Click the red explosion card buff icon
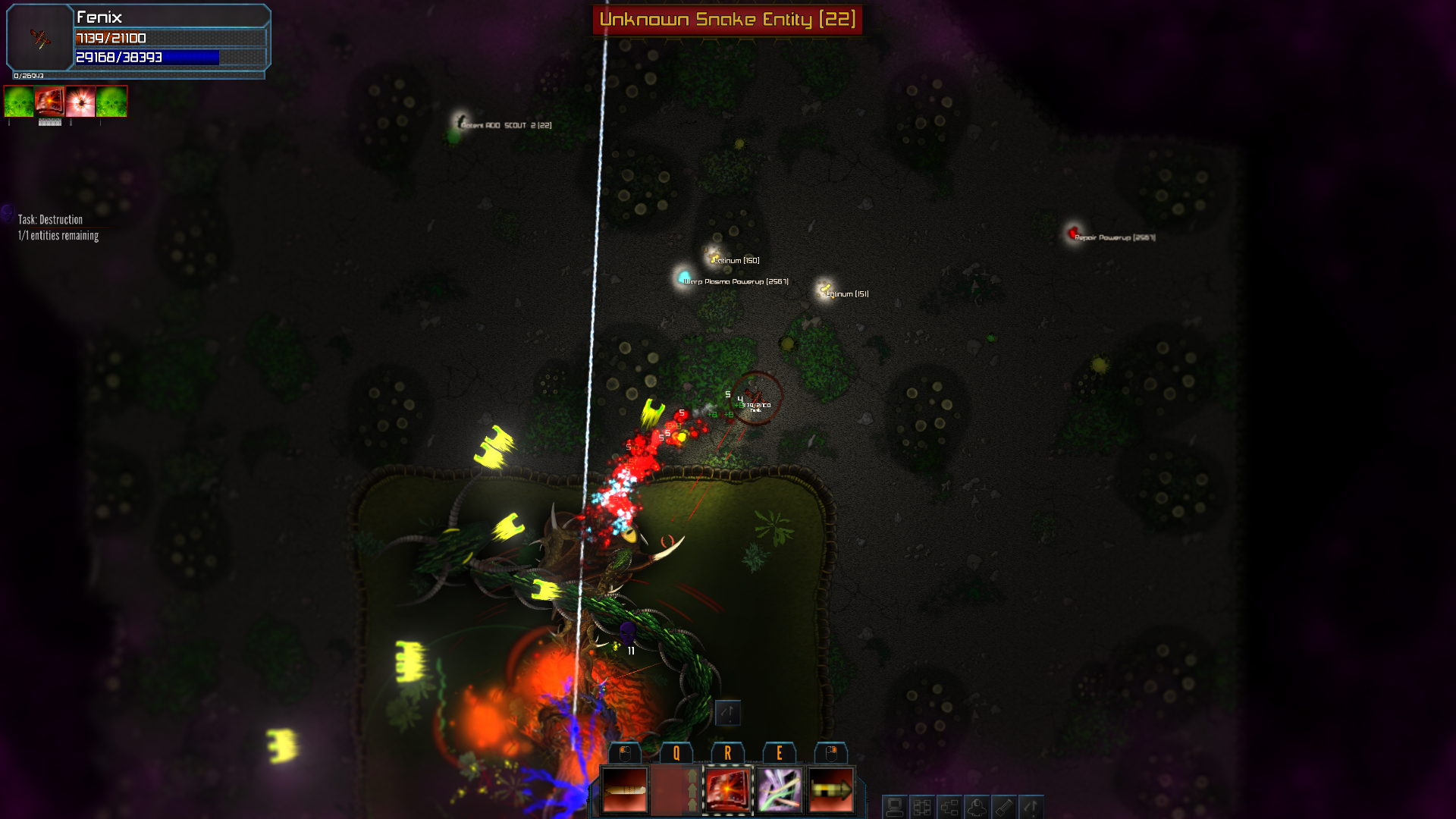 coord(49,101)
